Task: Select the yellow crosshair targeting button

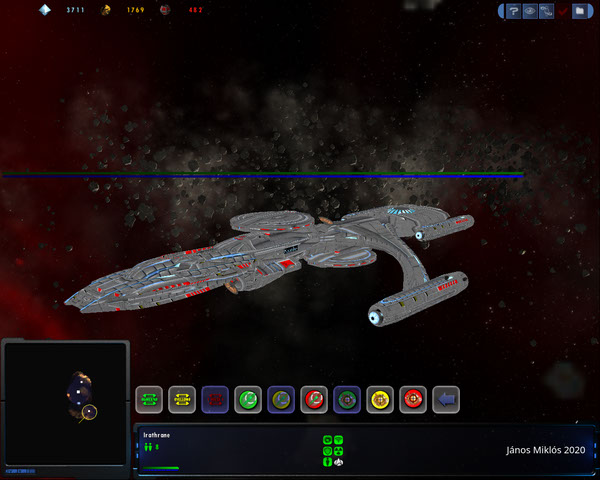Action: point(380,400)
